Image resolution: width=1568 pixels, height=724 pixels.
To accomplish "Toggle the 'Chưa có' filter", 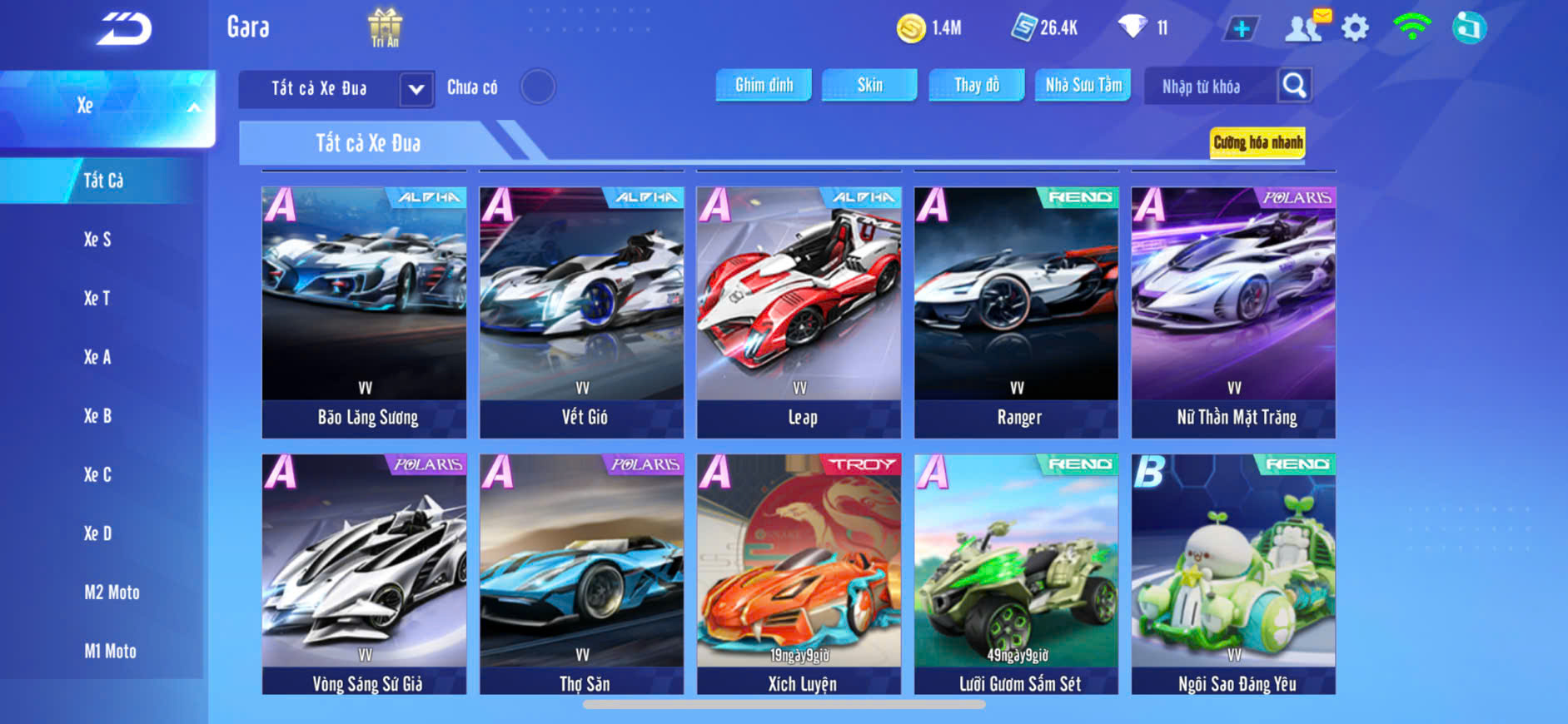I will pos(538,87).
